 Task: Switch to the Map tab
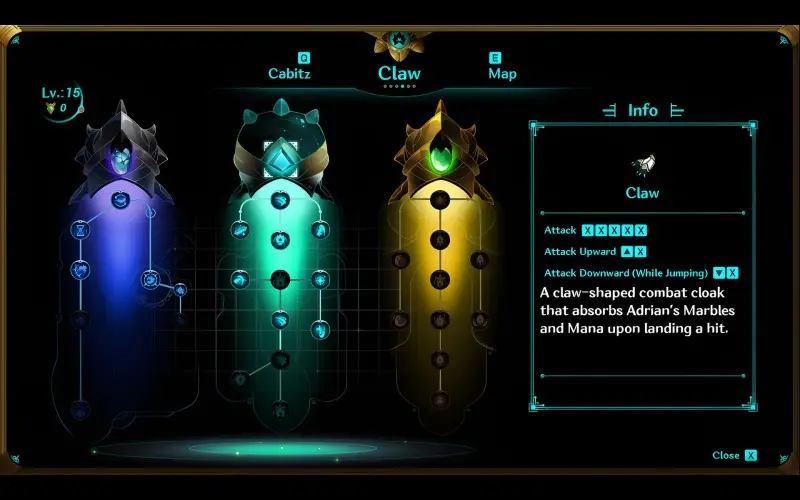coord(502,73)
